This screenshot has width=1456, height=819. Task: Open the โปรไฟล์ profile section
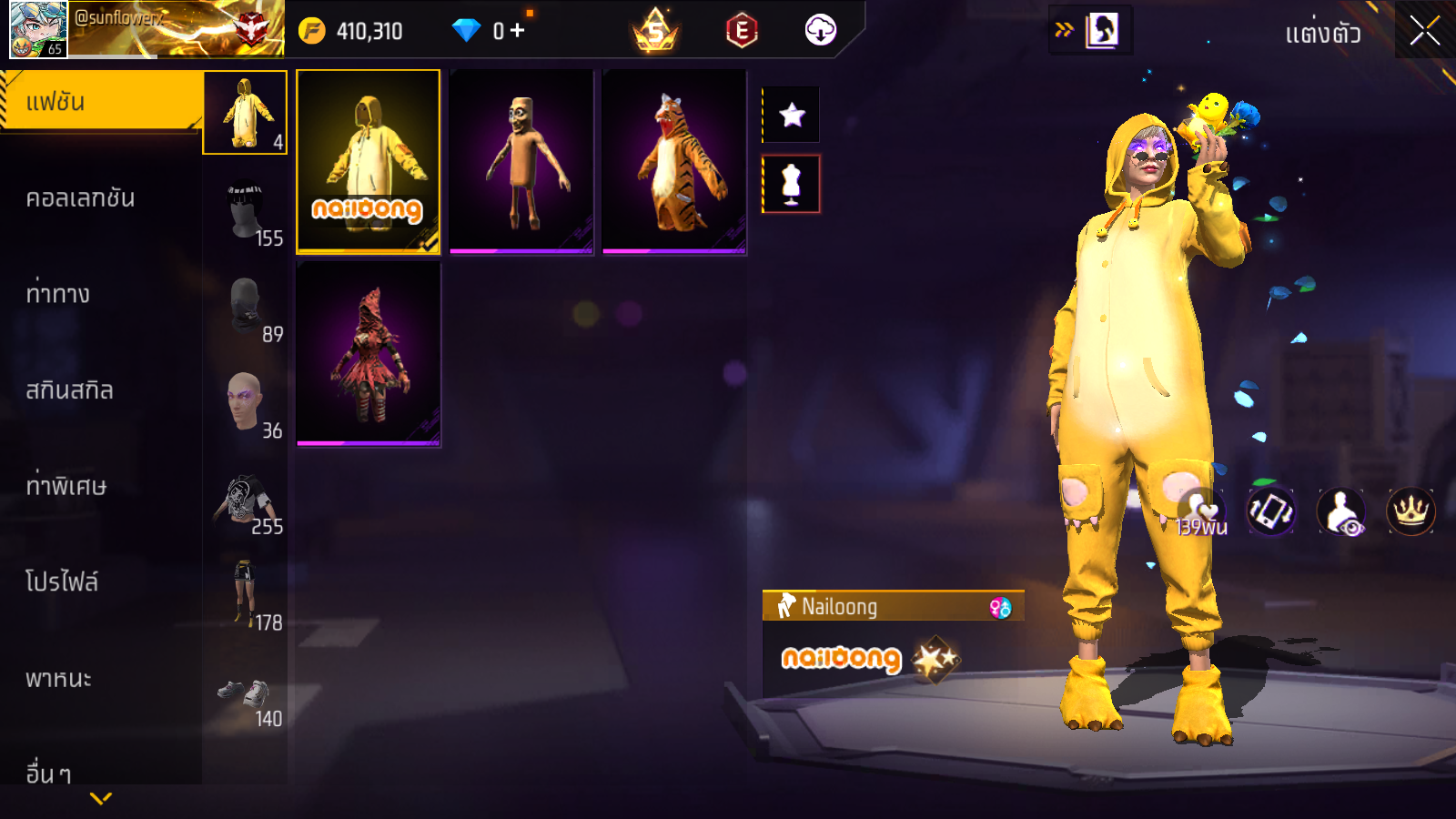pyautogui.click(x=62, y=582)
